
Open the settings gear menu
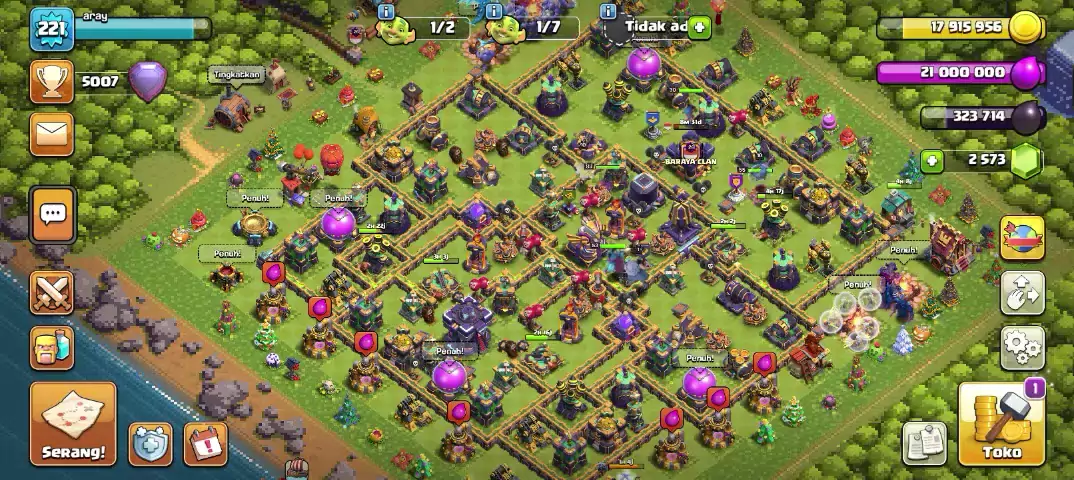[1022, 347]
